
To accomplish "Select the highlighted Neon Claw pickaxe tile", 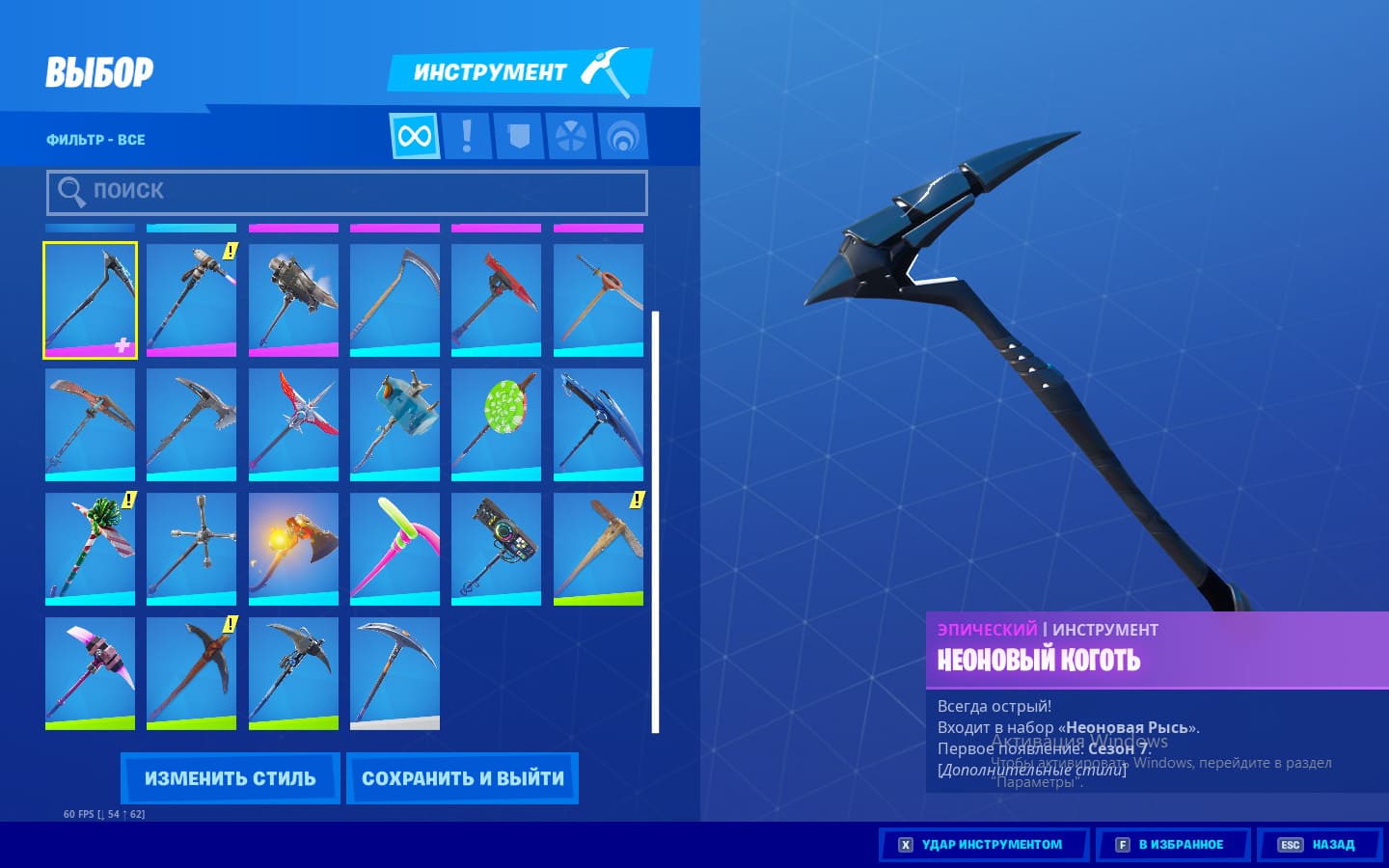I will (x=90, y=300).
